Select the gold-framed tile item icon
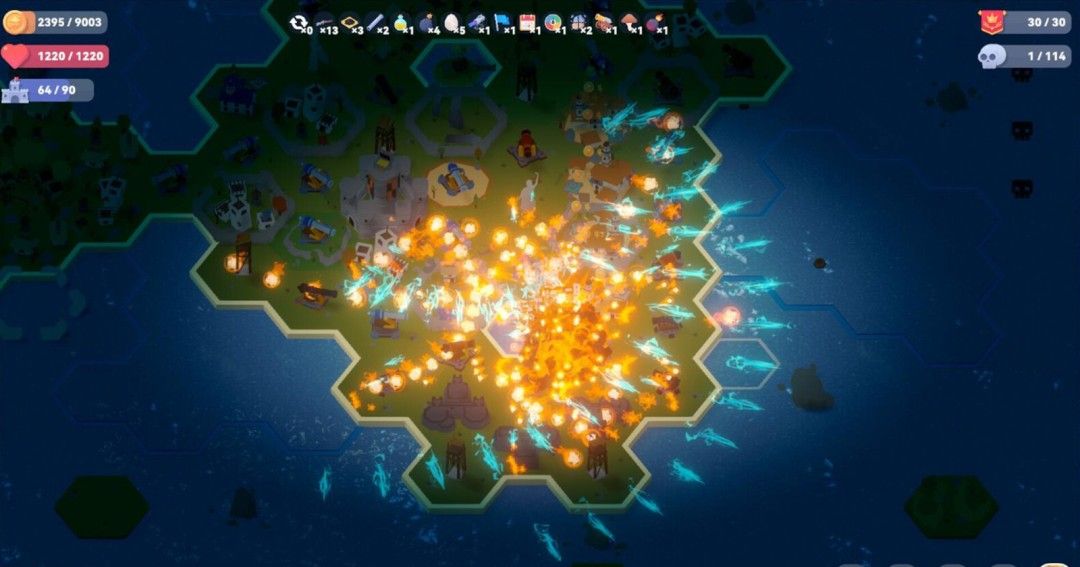The image size is (1080, 567). click(x=350, y=22)
